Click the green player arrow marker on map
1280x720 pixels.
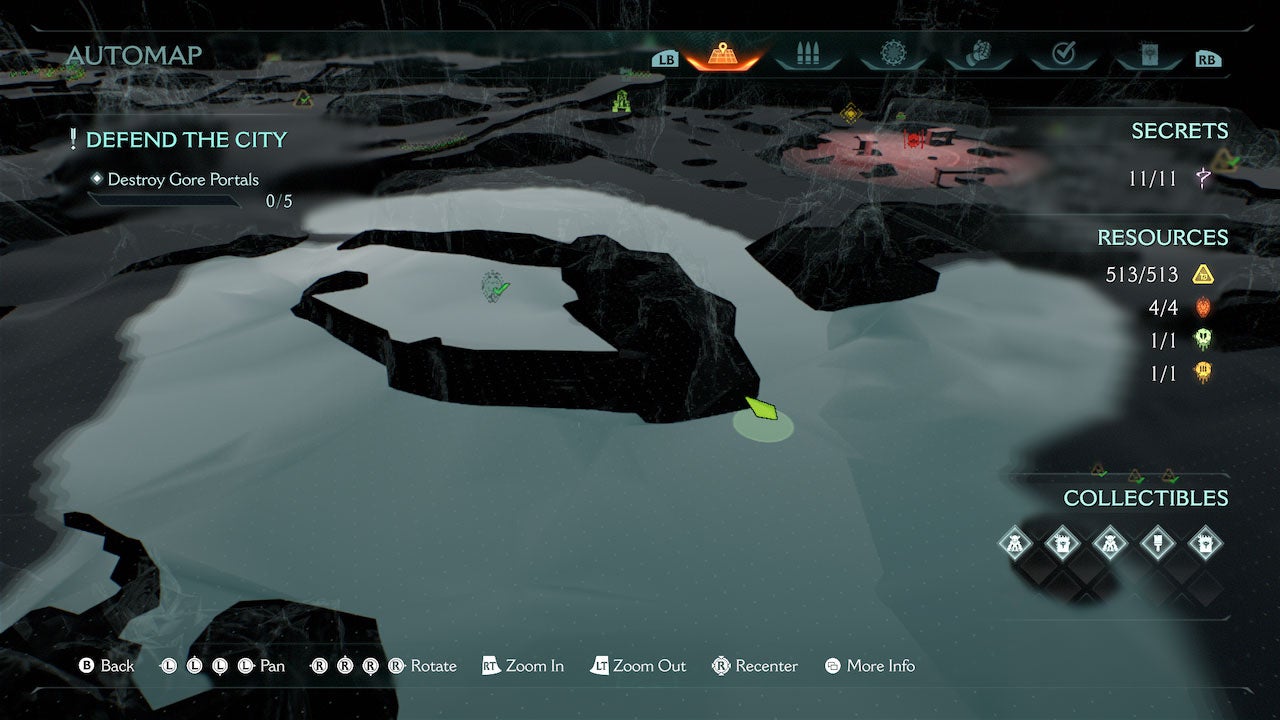tap(762, 409)
